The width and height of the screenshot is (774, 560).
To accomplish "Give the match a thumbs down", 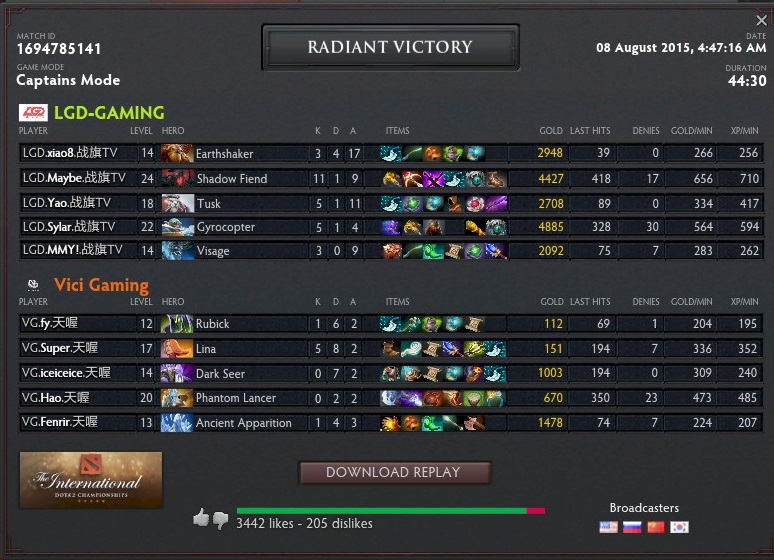I will click(220, 520).
